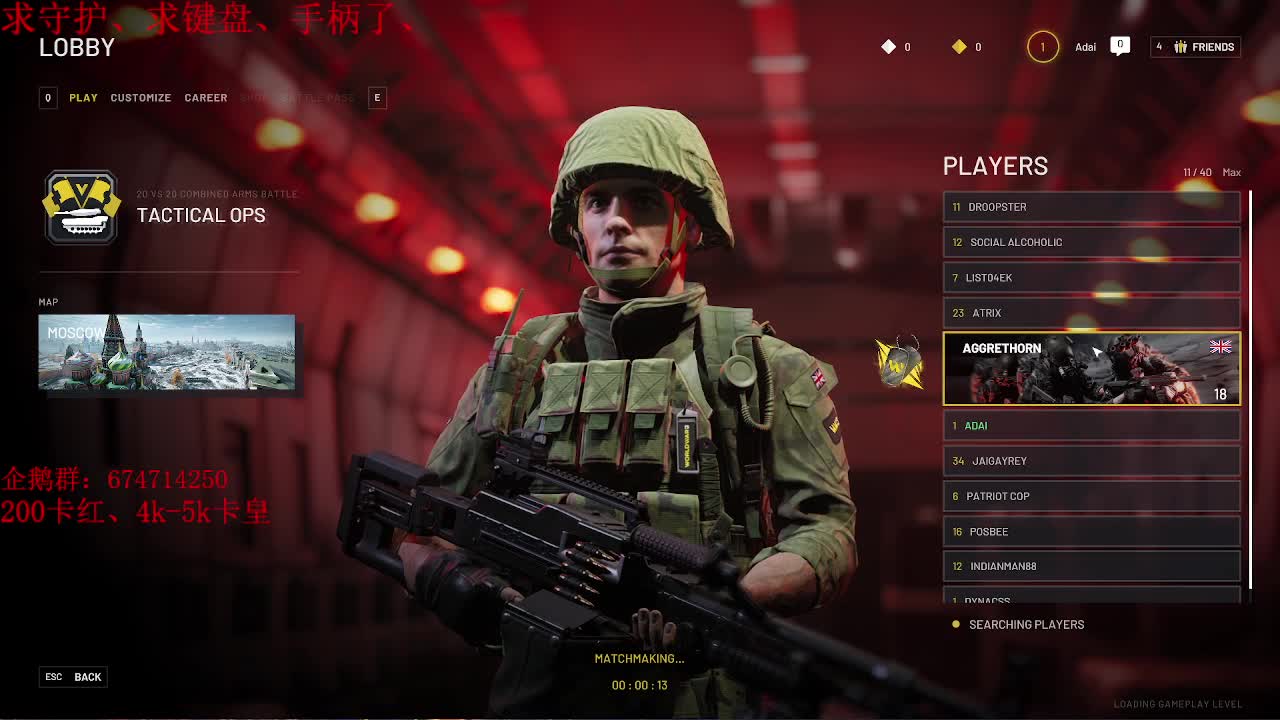This screenshot has height=720, width=1280.
Task: Open the Customize tab
Action: click(x=140, y=98)
